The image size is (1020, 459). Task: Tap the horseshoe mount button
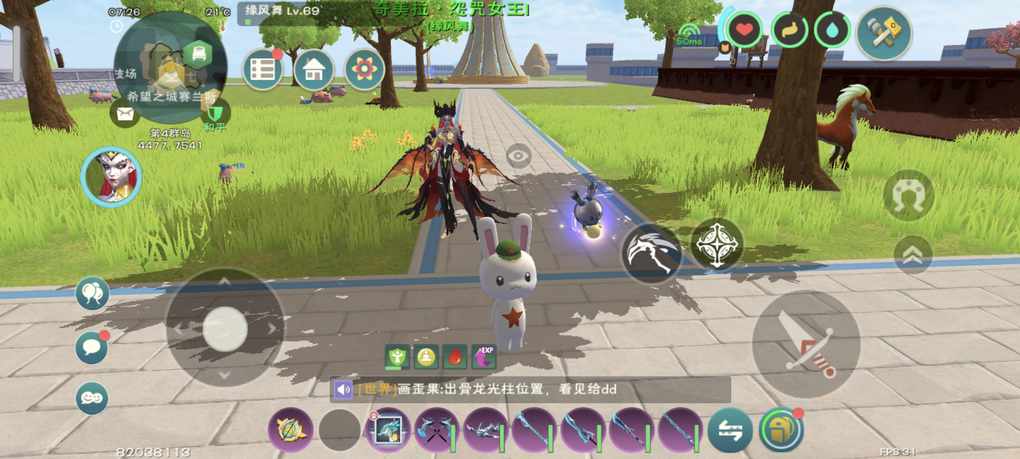coord(908,195)
